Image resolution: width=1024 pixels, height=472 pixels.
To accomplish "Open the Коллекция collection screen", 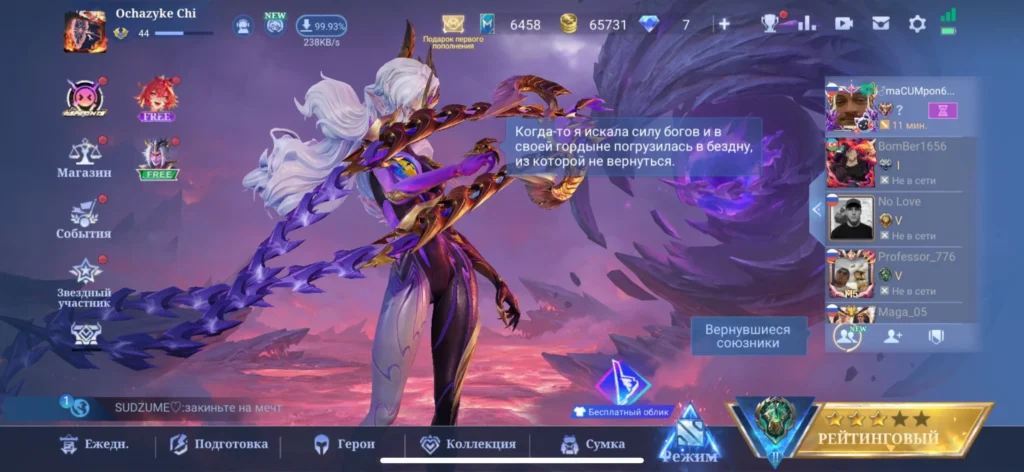I will click(x=468, y=444).
